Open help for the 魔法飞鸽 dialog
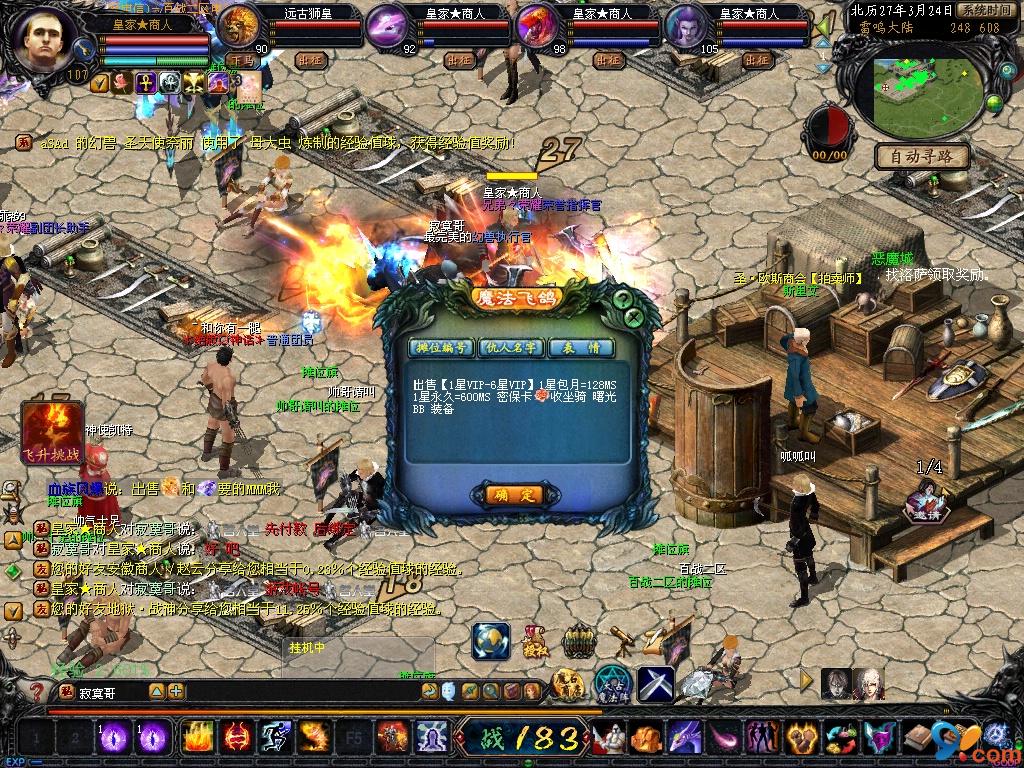 pyautogui.click(x=622, y=298)
